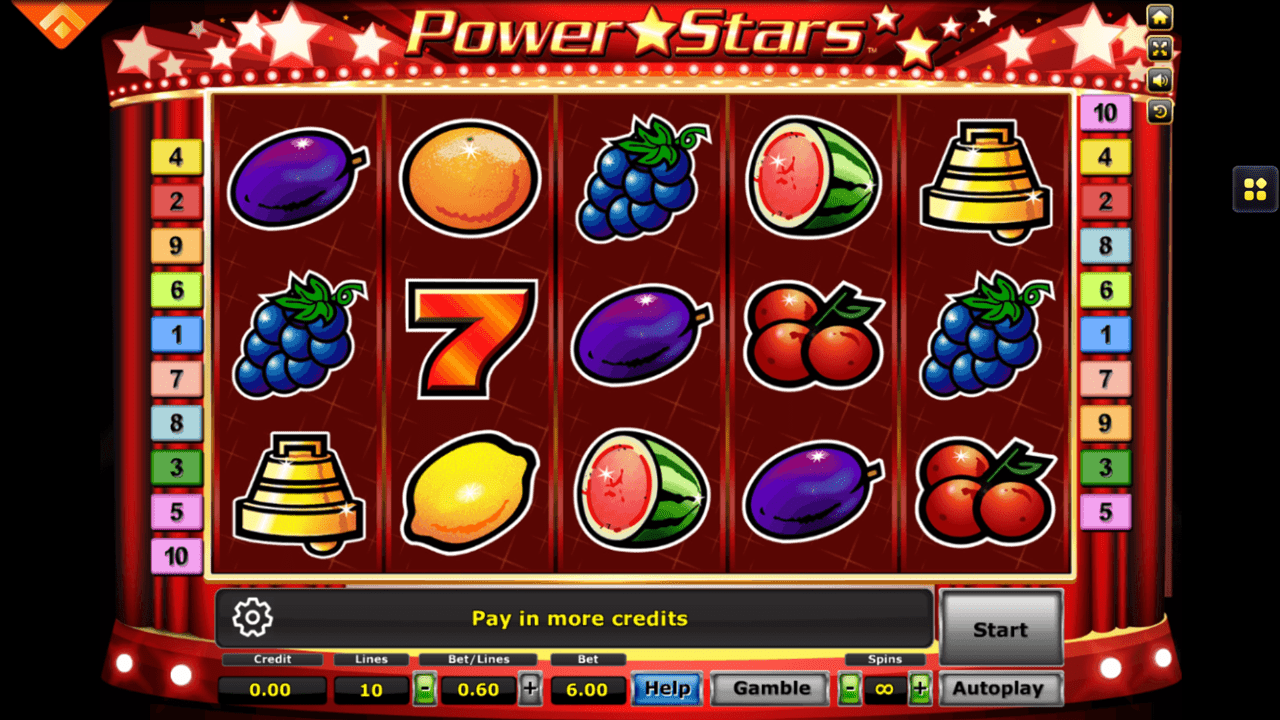Toggle fullscreen with the expand icon
Image resolution: width=1280 pixels, height=720 pixels.
coord(1158,48)
